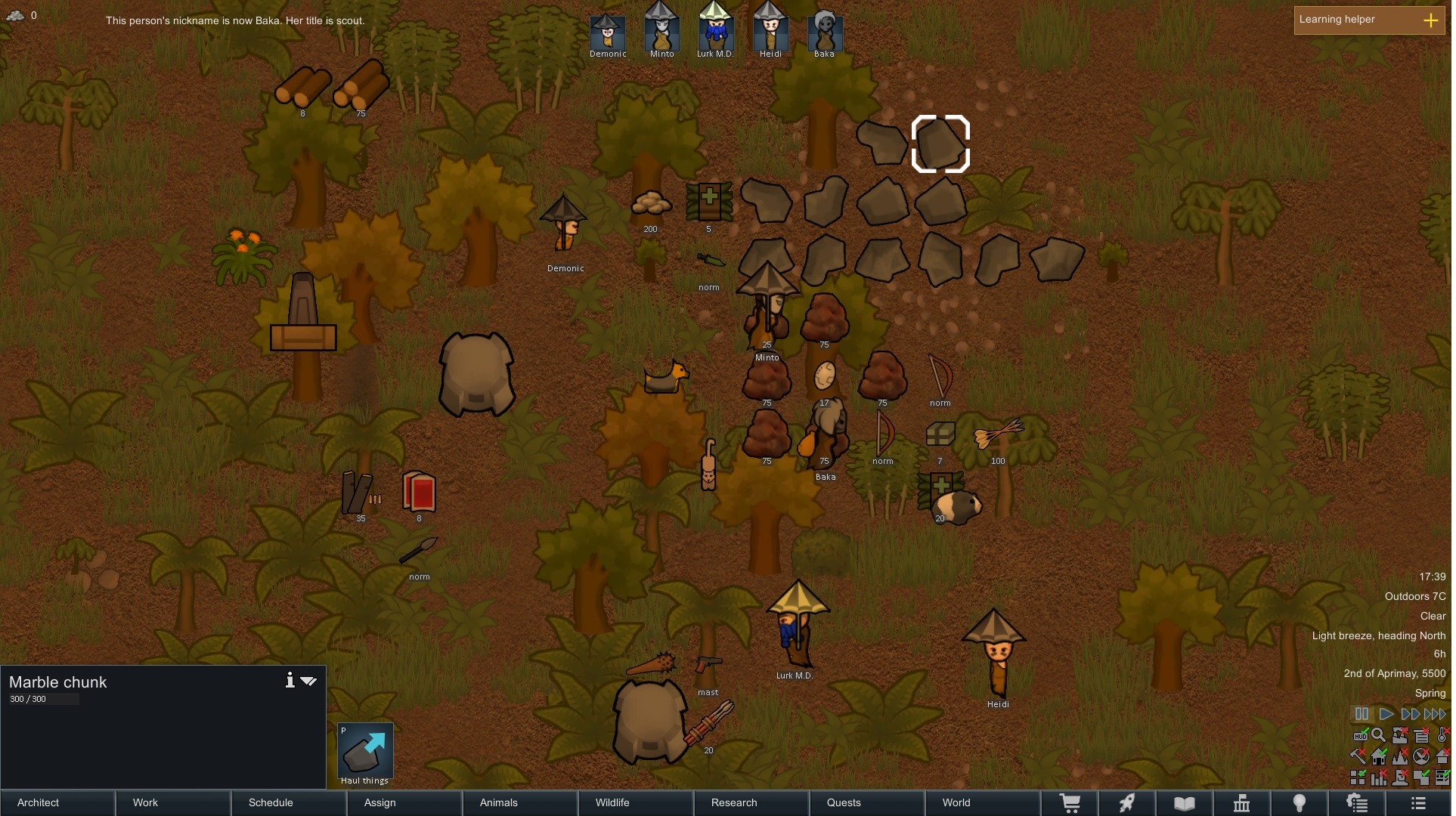Open the main menu list icon

pyautogui.click(x=1418, y=803)
